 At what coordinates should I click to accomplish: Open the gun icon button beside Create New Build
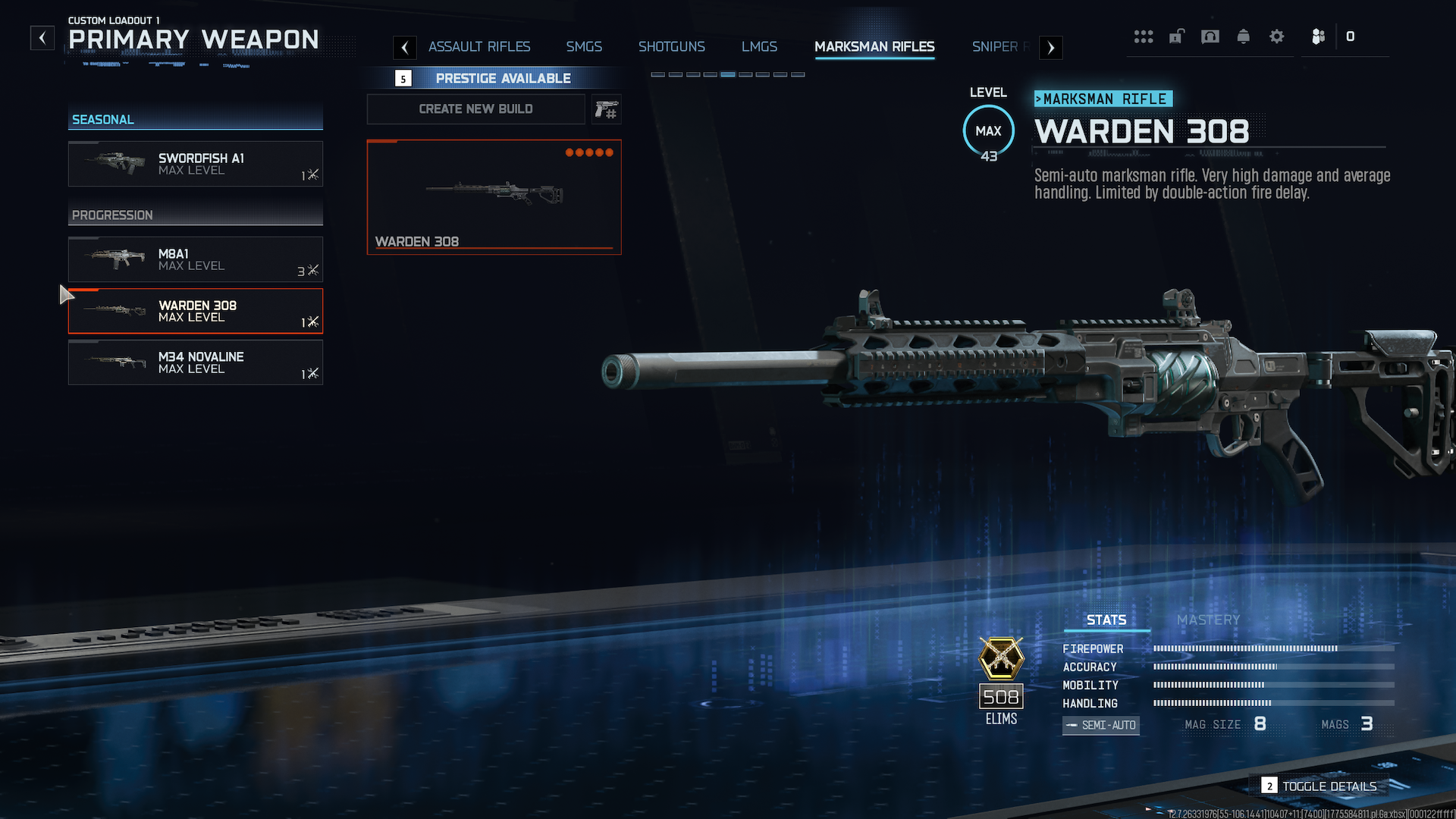click(x=606, y=110)
